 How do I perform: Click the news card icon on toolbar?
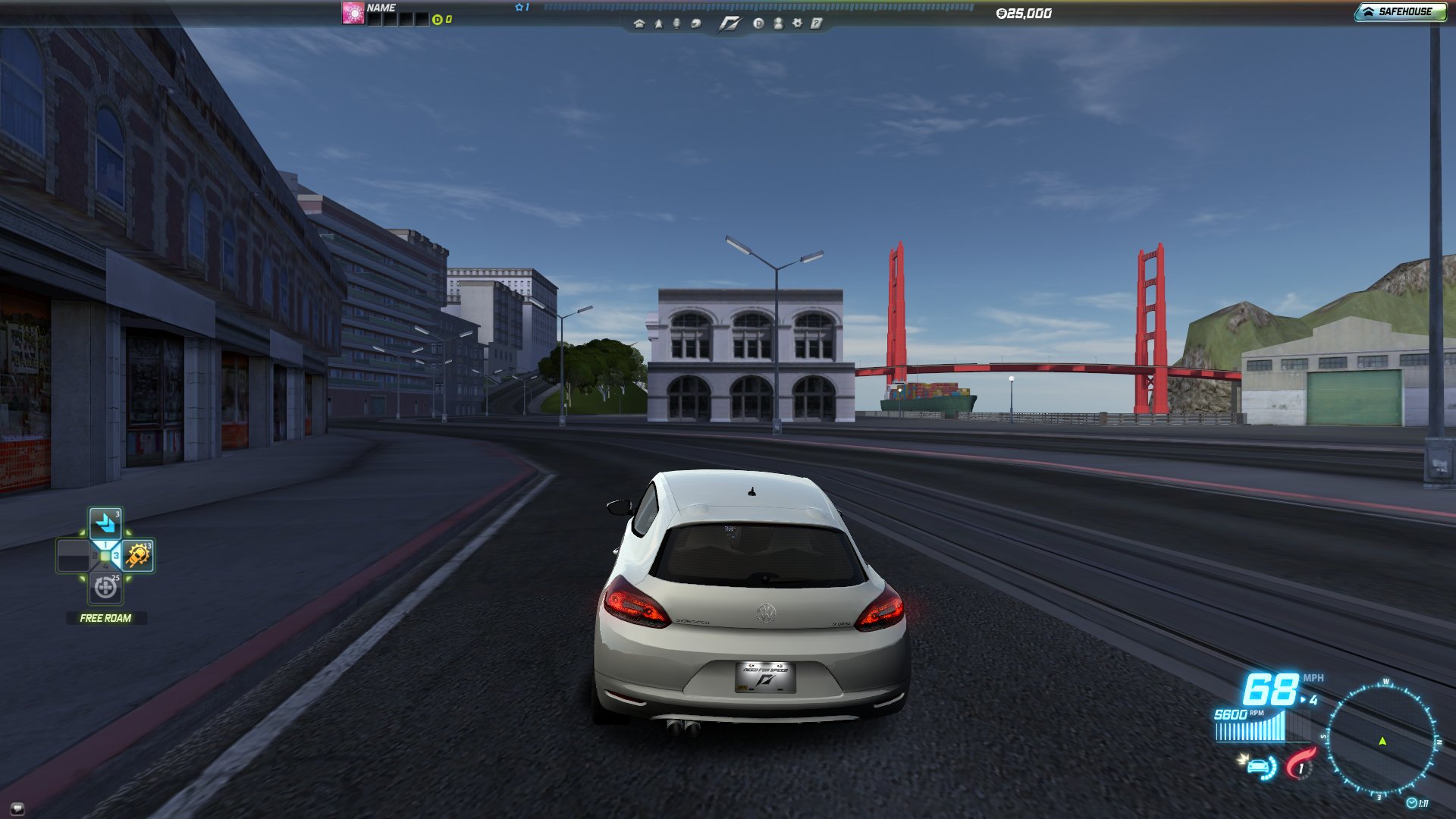coord(817,24)
